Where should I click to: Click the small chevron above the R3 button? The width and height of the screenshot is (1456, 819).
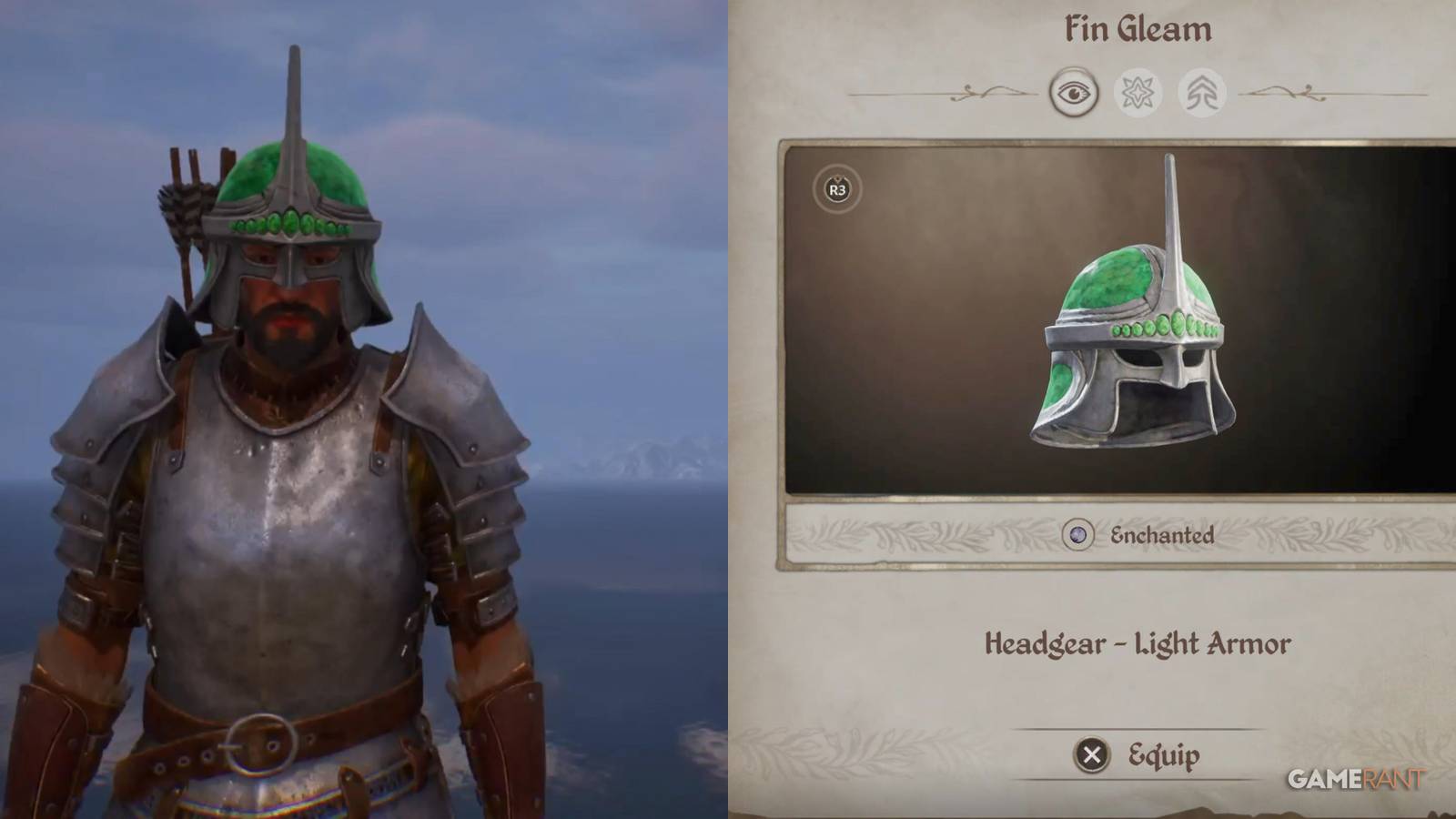coord(837,177)
